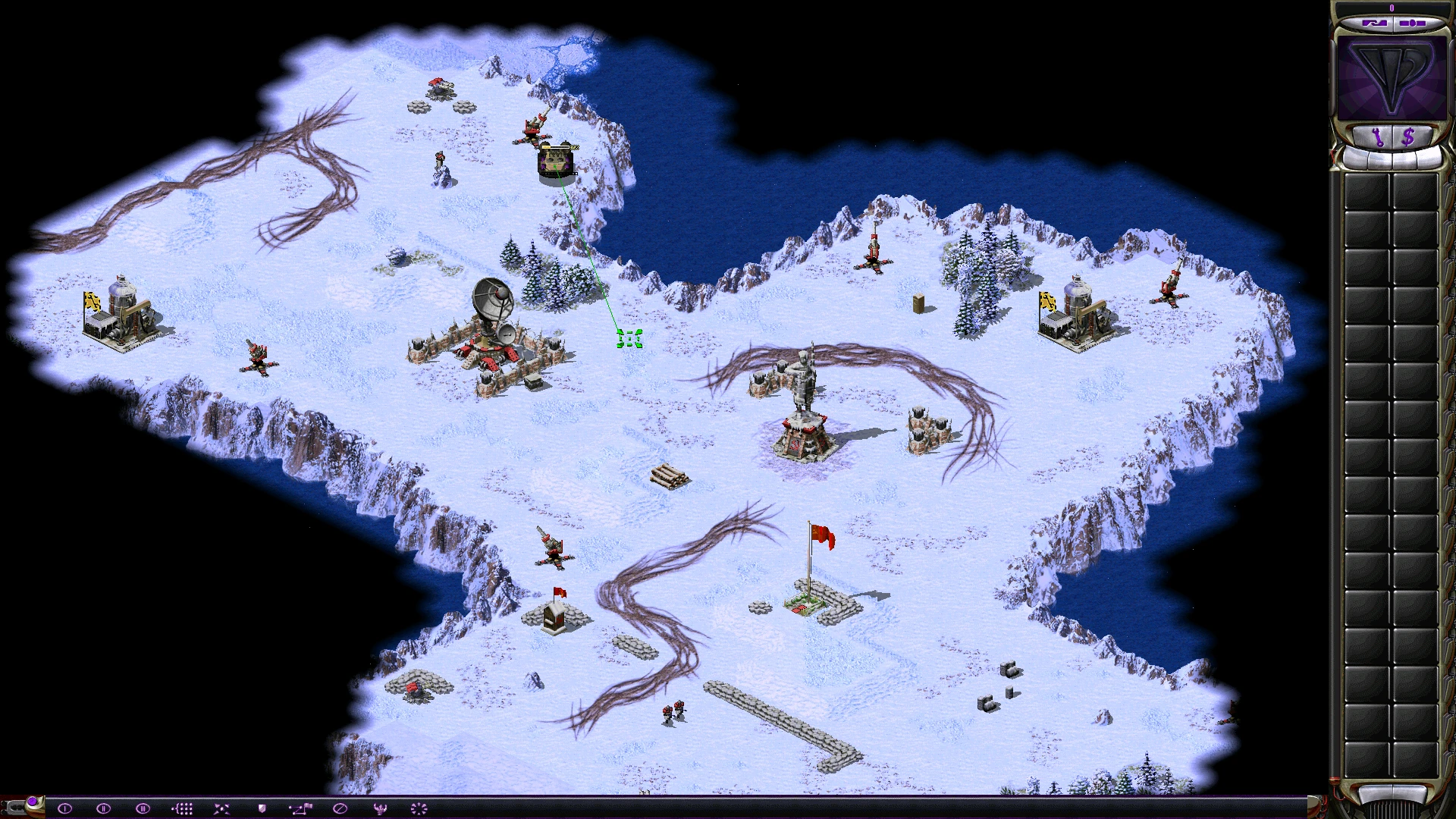Activate the deploy arrows icon

pyautogui.click(x=221, y=808)
